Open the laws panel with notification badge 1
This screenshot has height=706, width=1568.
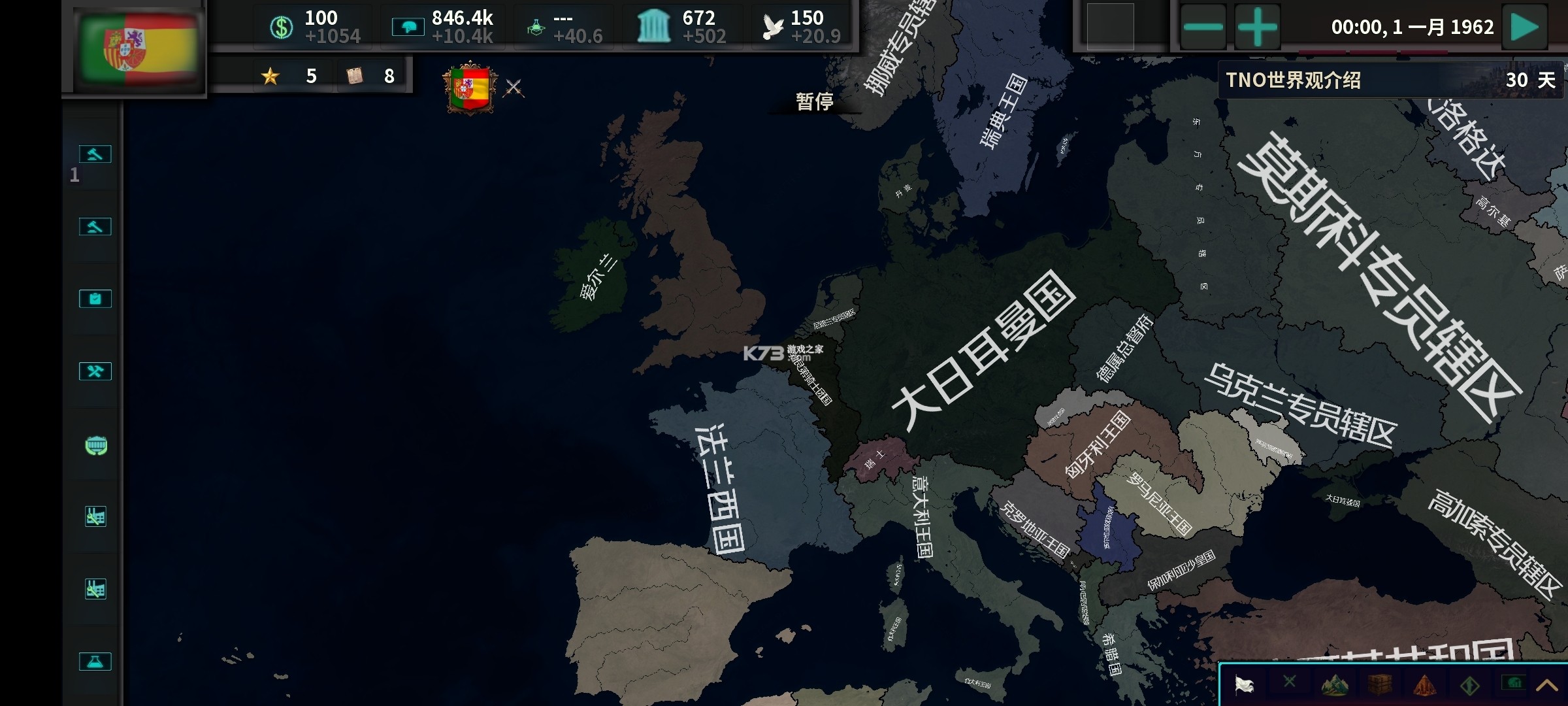(x=95, y=155)
